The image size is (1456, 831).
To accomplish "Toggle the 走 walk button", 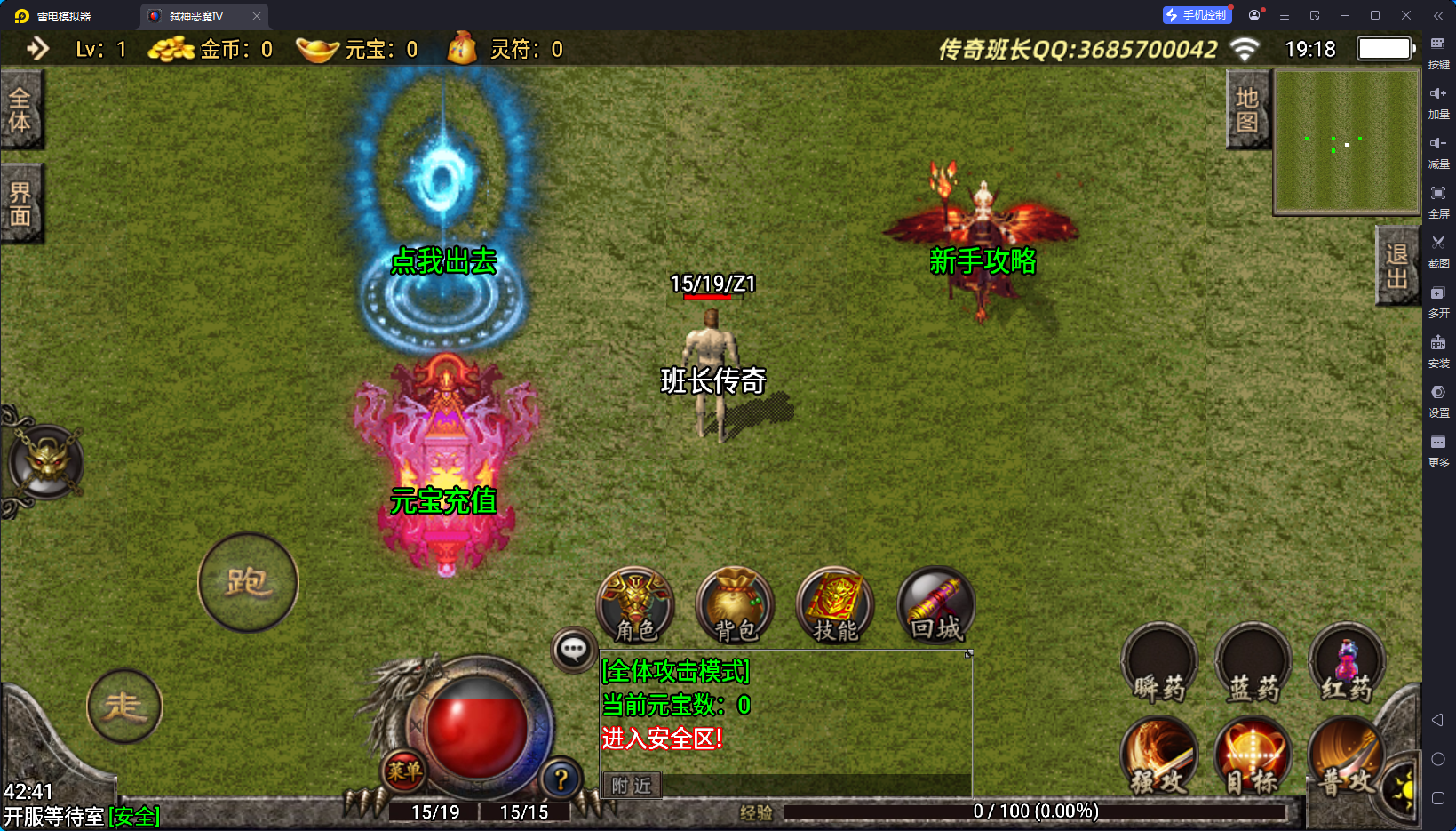I will (124, 707).
